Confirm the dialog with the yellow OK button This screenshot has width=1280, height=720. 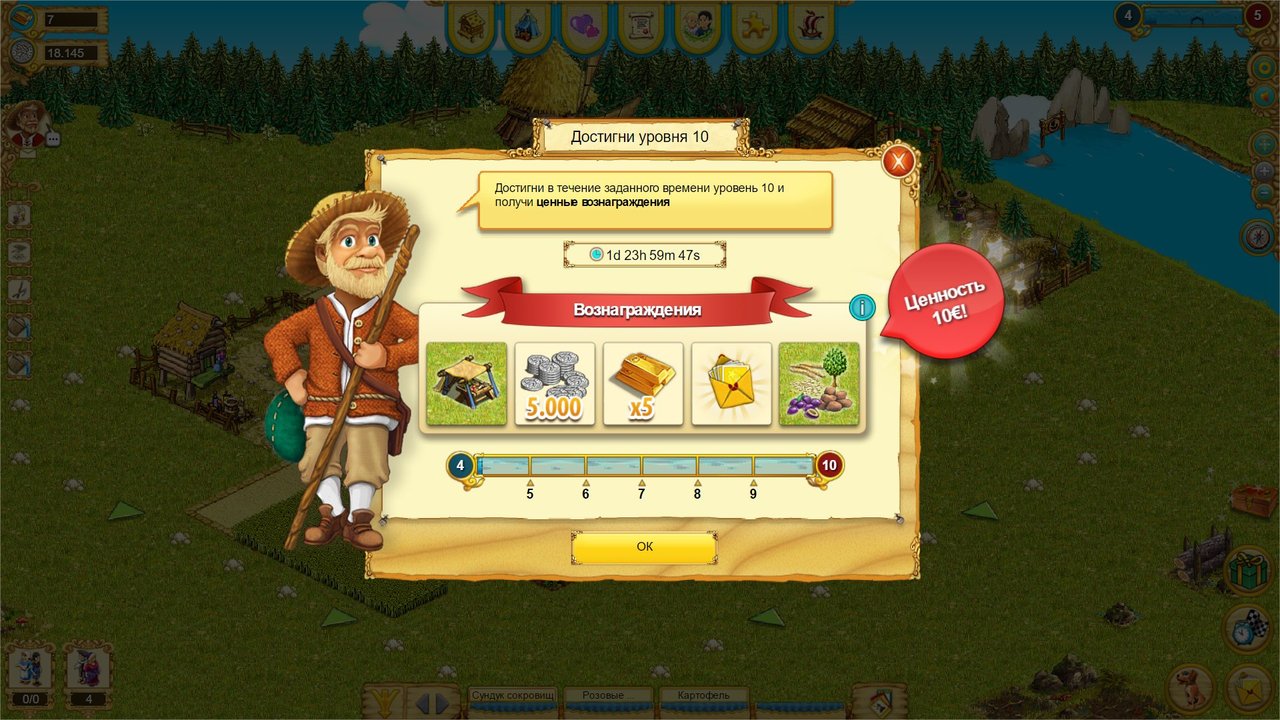pyautogui.click(x=644, y=547)
